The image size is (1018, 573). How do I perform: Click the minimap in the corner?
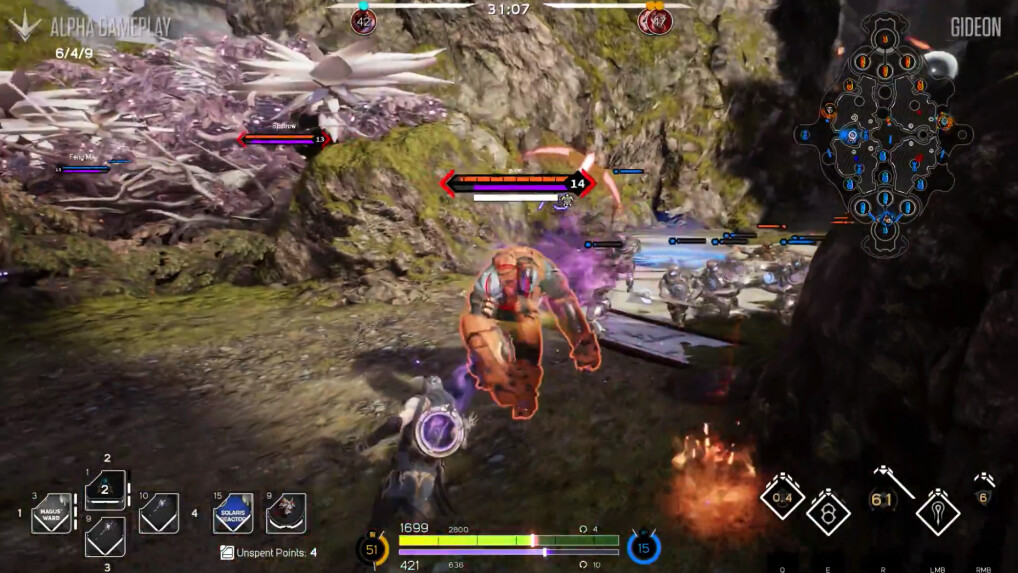(x=883, y=135)
